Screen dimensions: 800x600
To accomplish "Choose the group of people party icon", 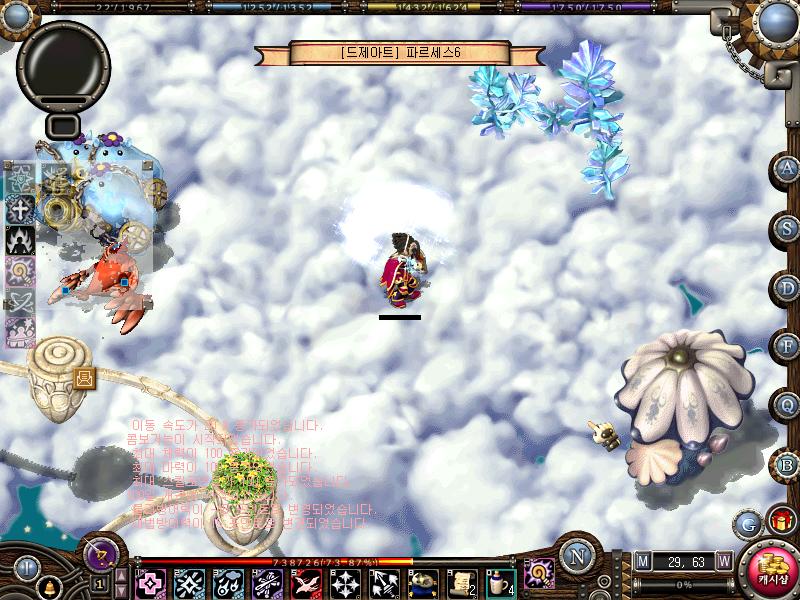I will (x=20, y=331).
